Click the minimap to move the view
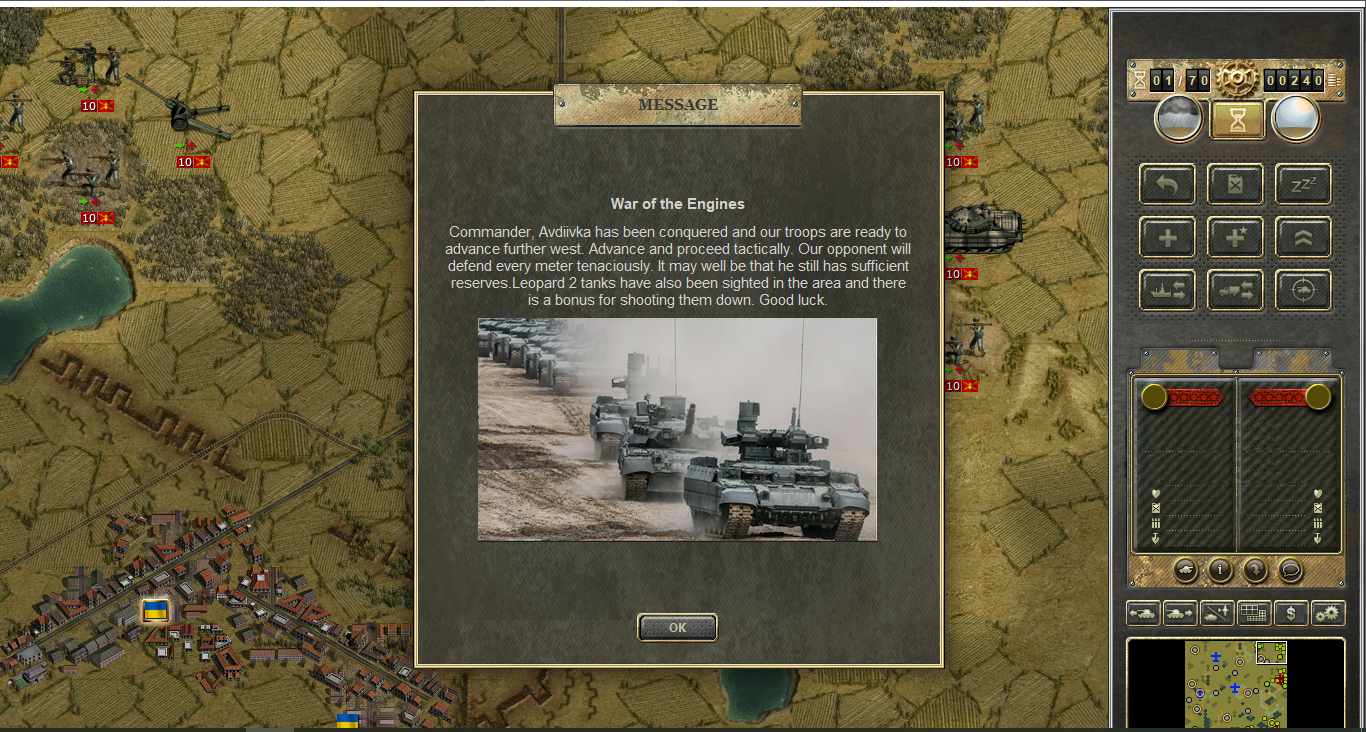 click(1235, 685)
